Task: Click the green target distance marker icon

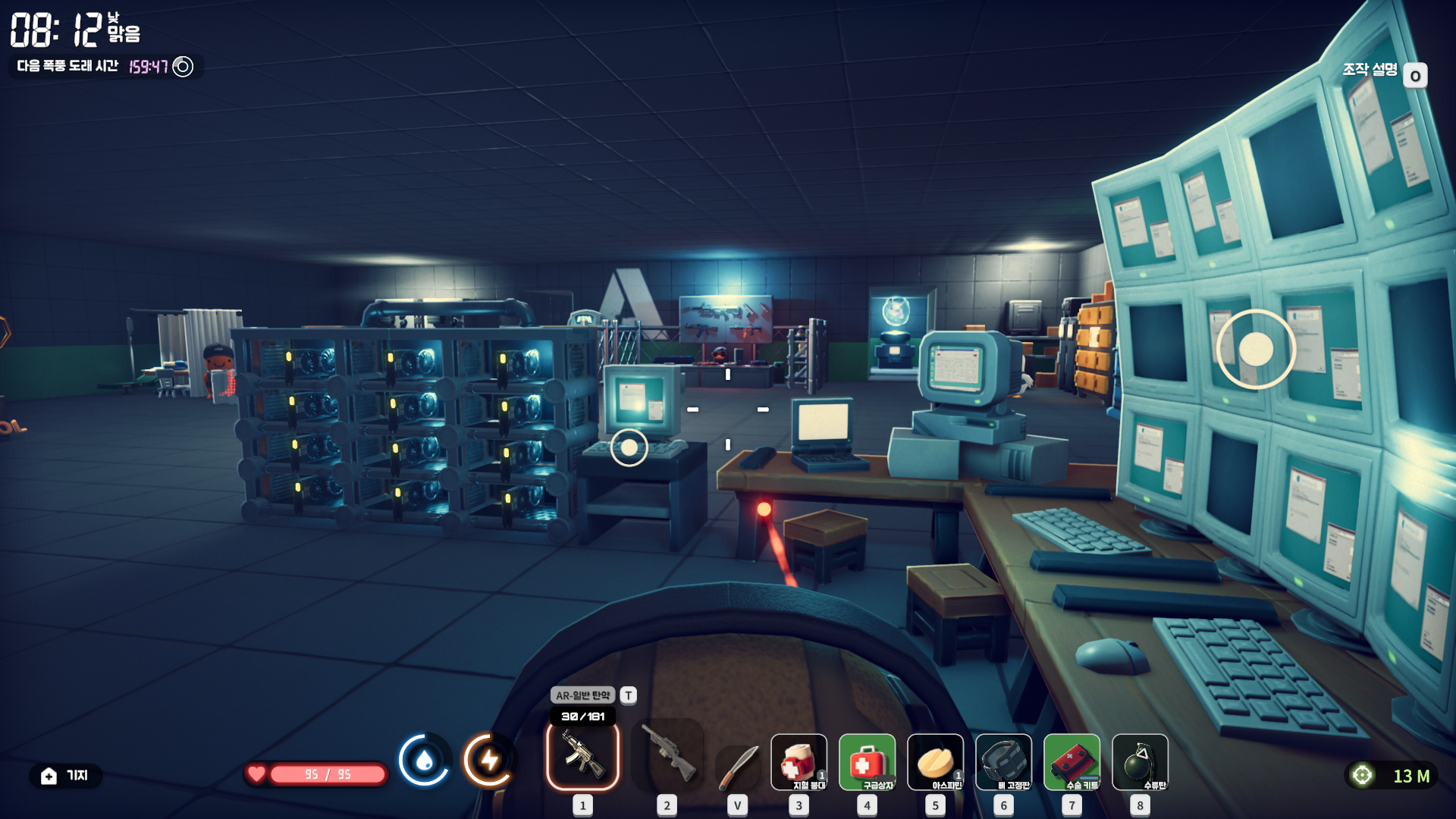Action: point(1363,776)
